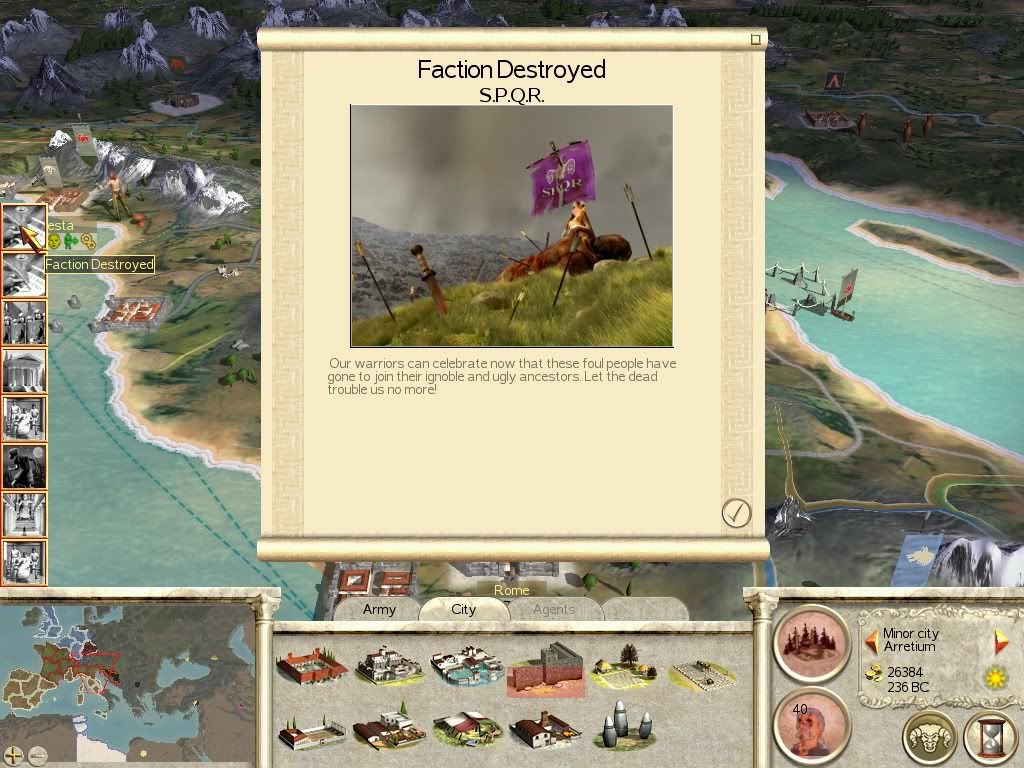1024x768 pixels.
Task: Zoom in the minimap with the plus button
Action: coord(14,755)
